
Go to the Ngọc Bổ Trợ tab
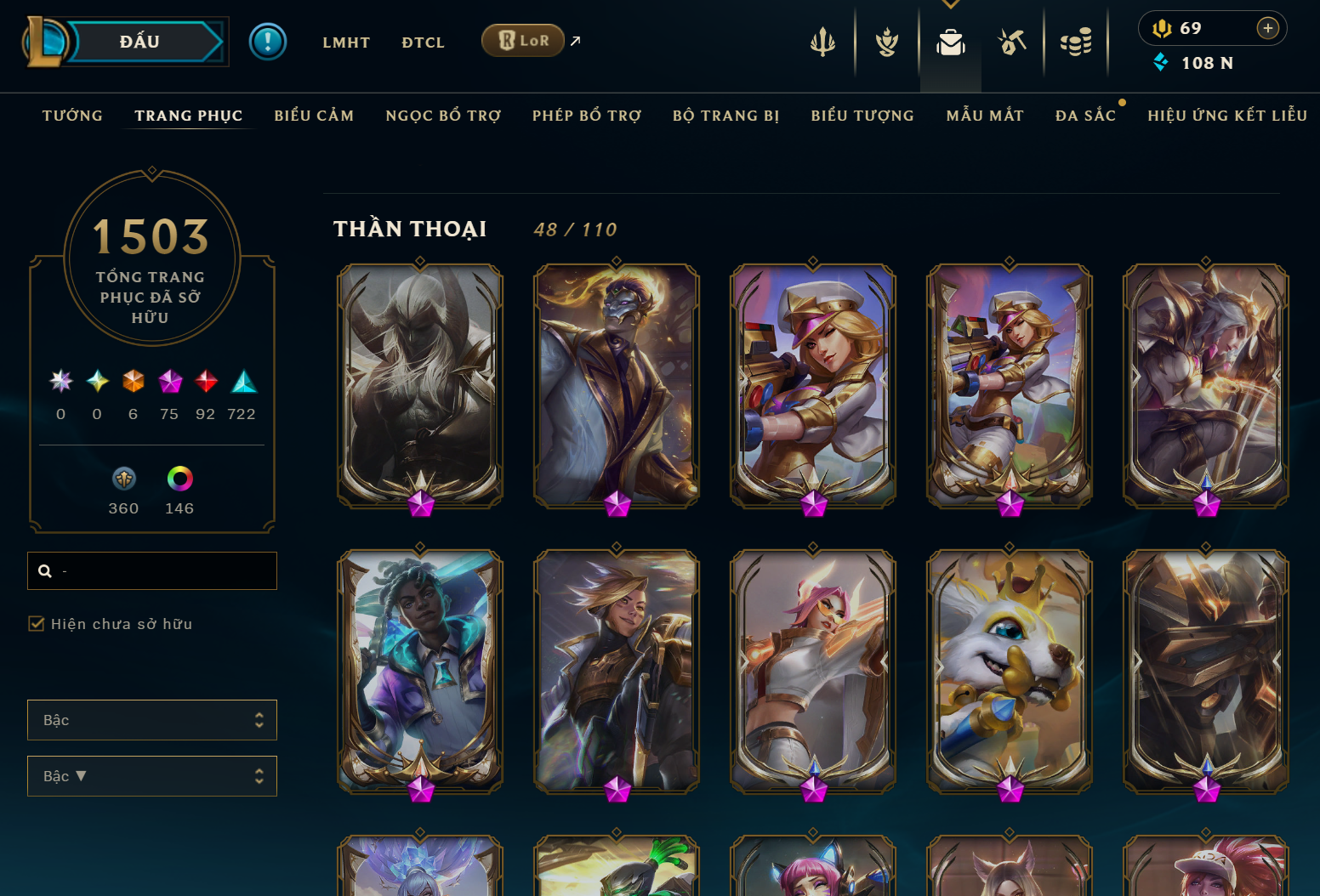click(x=443, y=116)
